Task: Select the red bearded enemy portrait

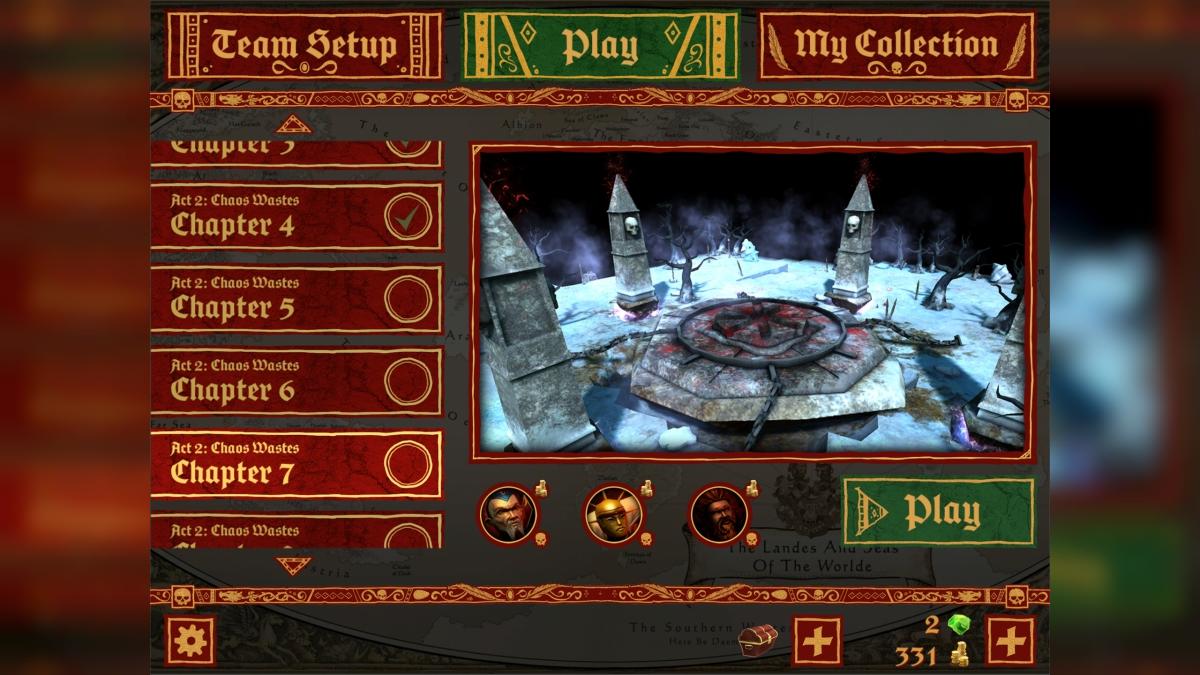Action: tap(718, 514)
